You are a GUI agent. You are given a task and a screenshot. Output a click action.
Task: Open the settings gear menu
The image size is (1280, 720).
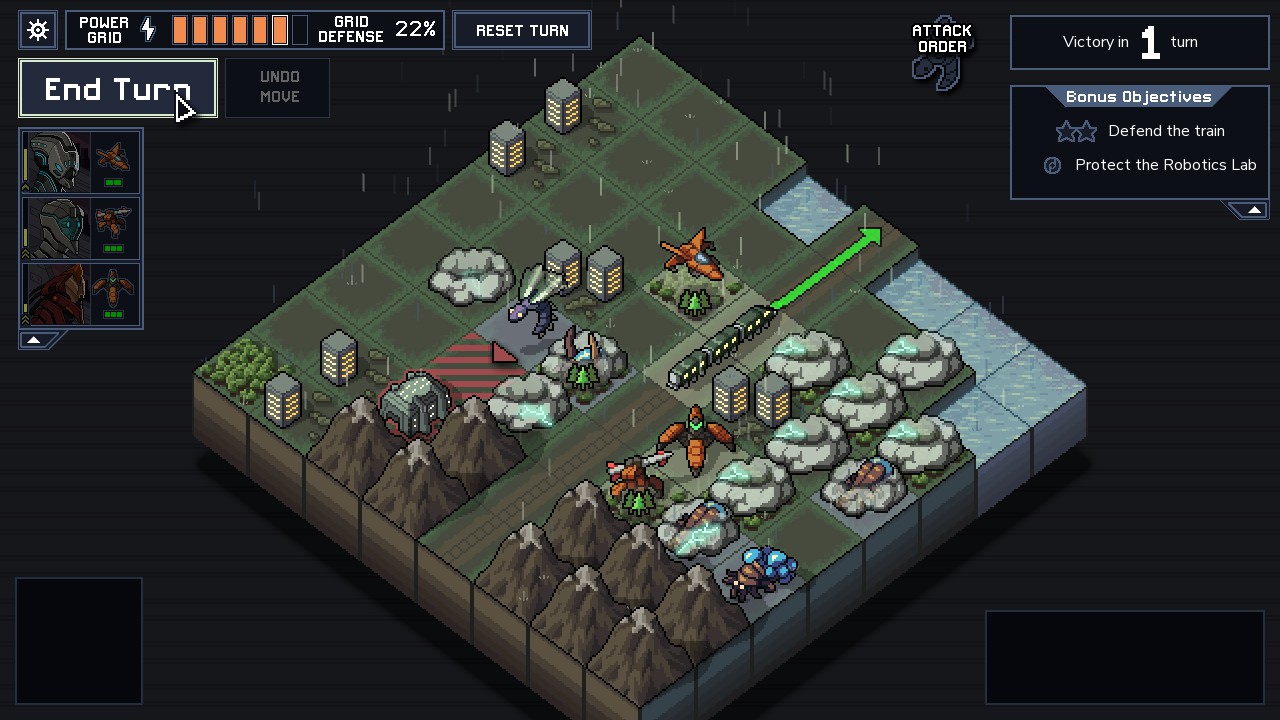(x=38, y=30)
